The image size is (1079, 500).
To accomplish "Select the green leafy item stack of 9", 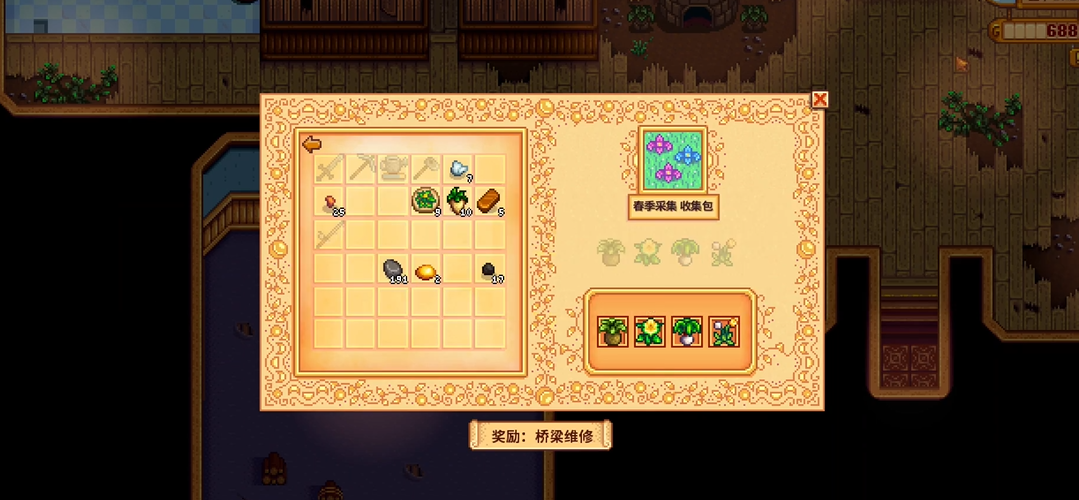I will tap(426, 201).
